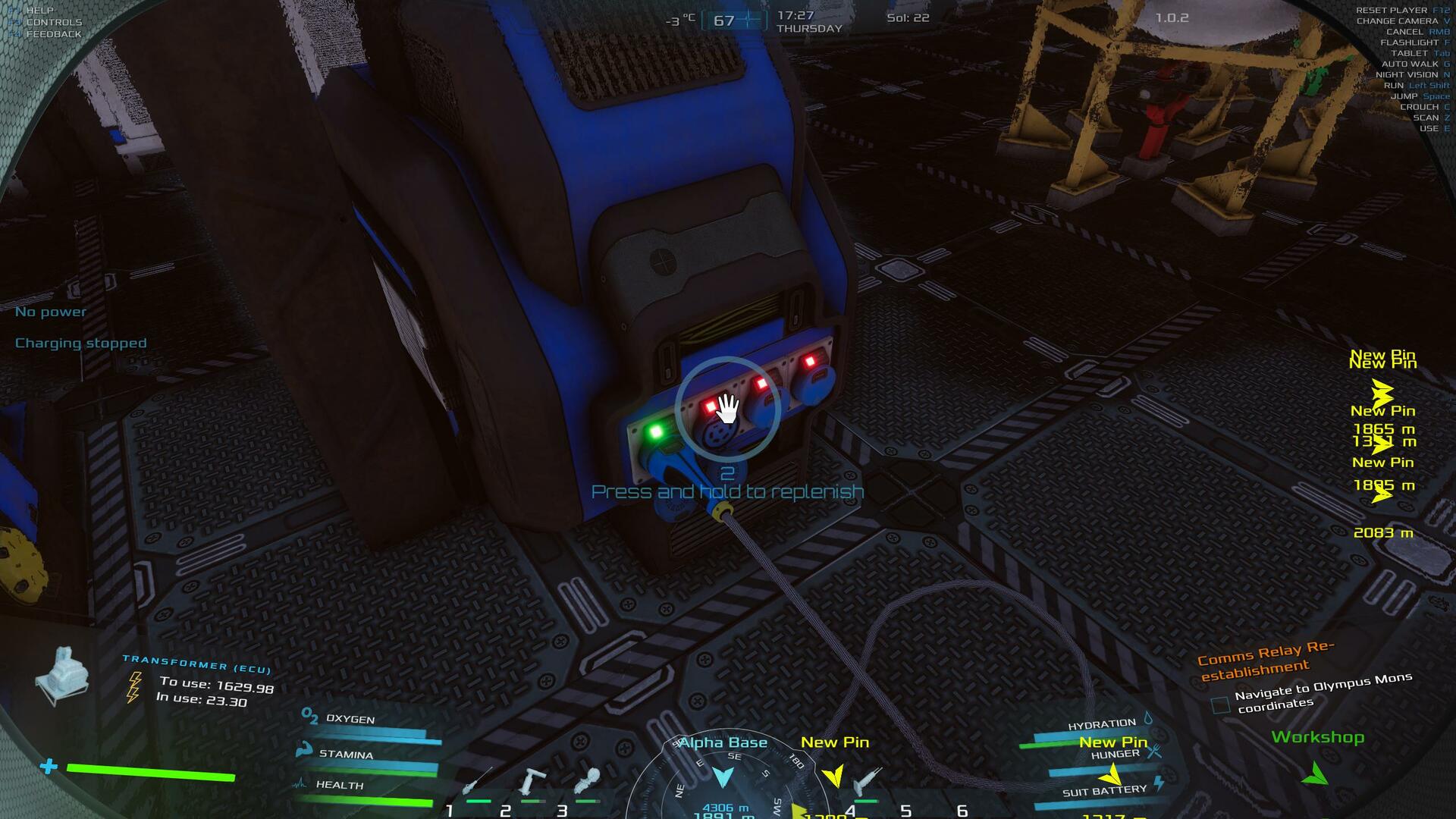Click the green Workshop waypoint marker

pos(1316,774)
